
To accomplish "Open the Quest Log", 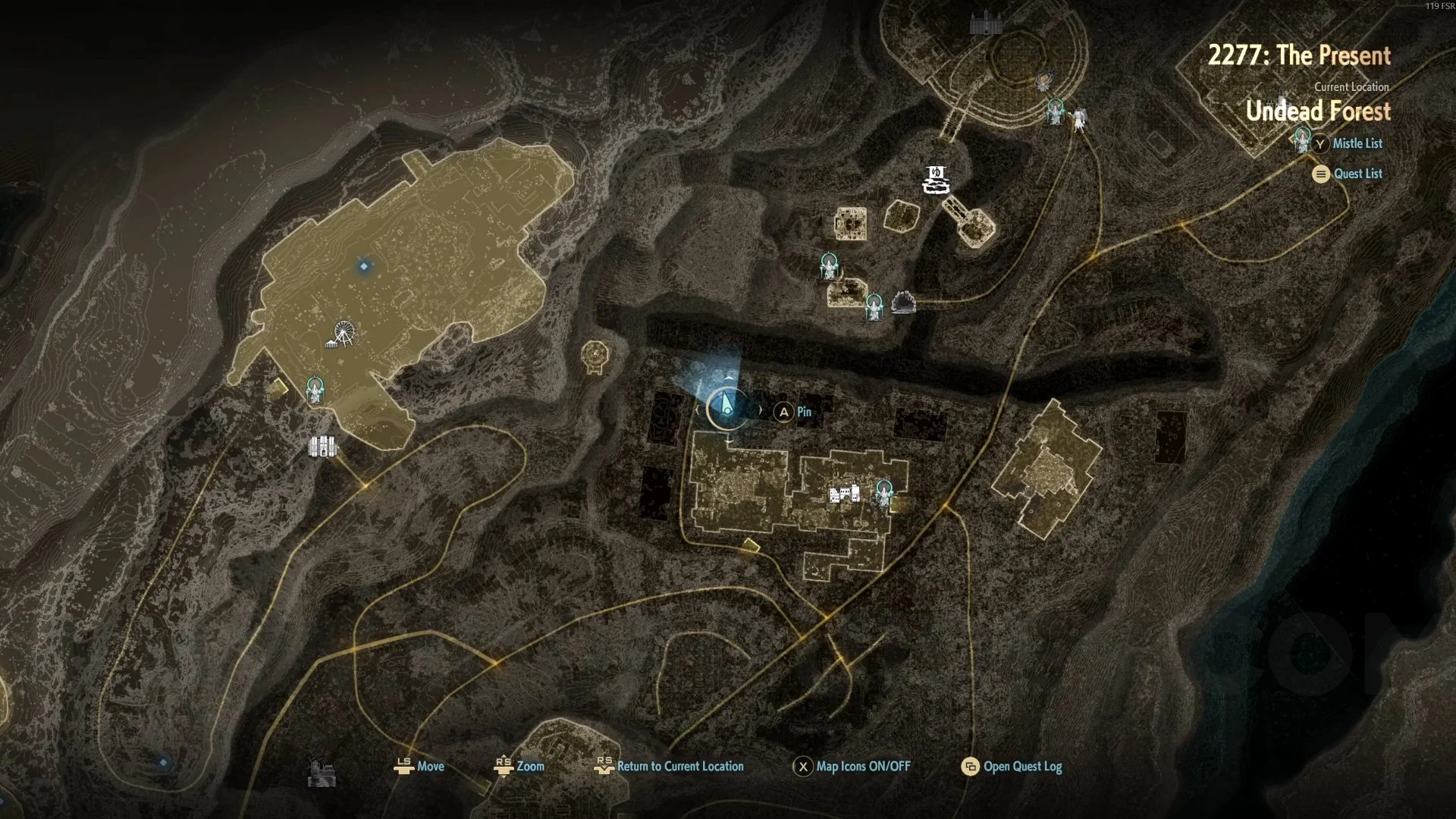I will click(x=1021, y=766).
